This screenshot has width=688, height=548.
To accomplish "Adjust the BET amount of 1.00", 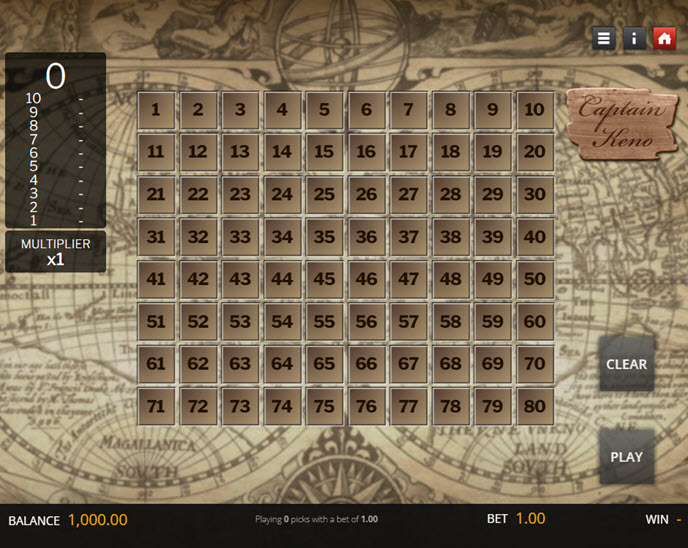I will [x=530, y=518].
